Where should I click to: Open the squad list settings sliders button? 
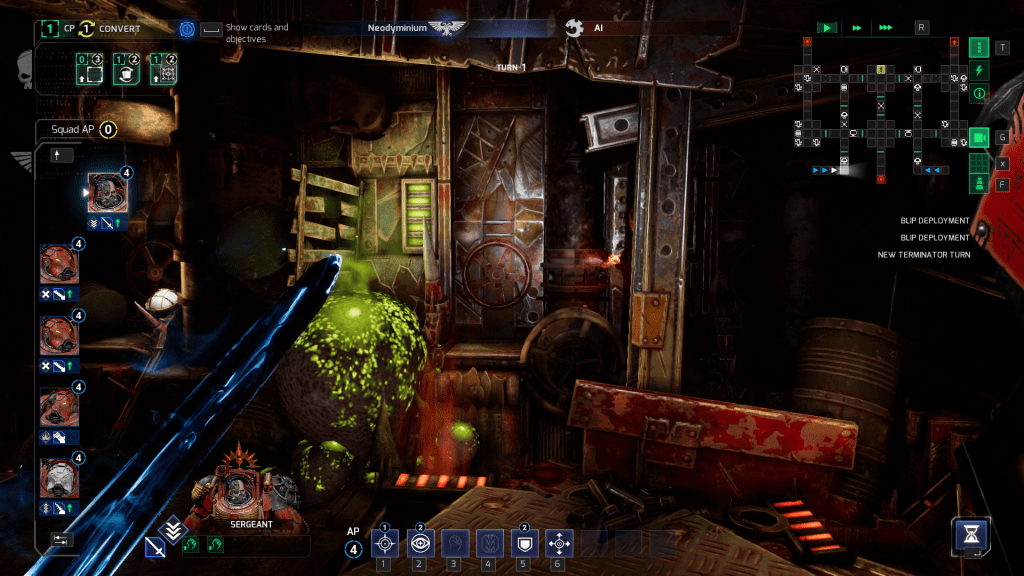pyautogui.click(x=62, y=539)
